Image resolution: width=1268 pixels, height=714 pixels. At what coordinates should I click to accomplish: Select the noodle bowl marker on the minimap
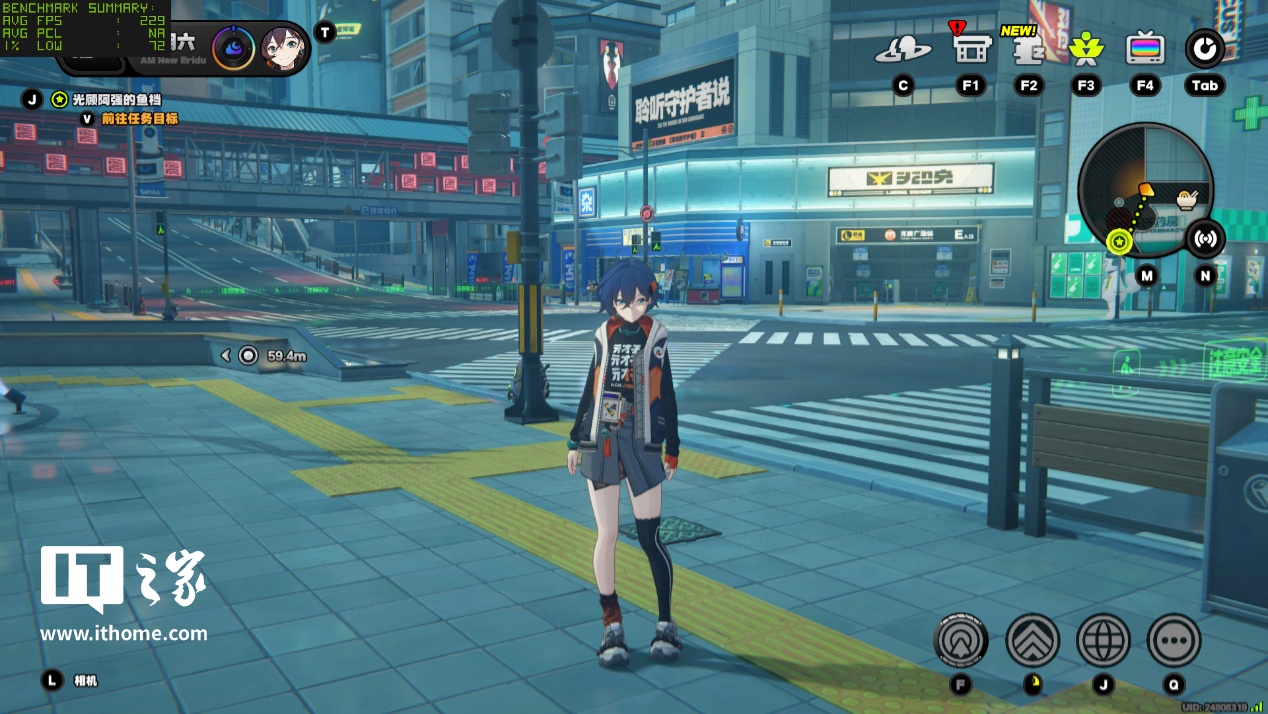tap(1187, 199)
